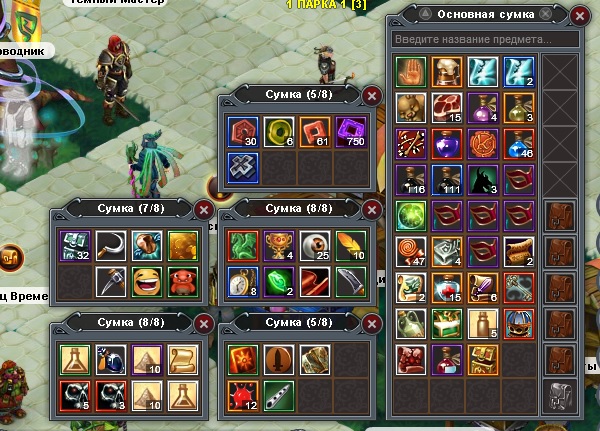Viewport: 600px width, 431px height.
Task: Select the open hand icon item
Action: click(410, 69)
